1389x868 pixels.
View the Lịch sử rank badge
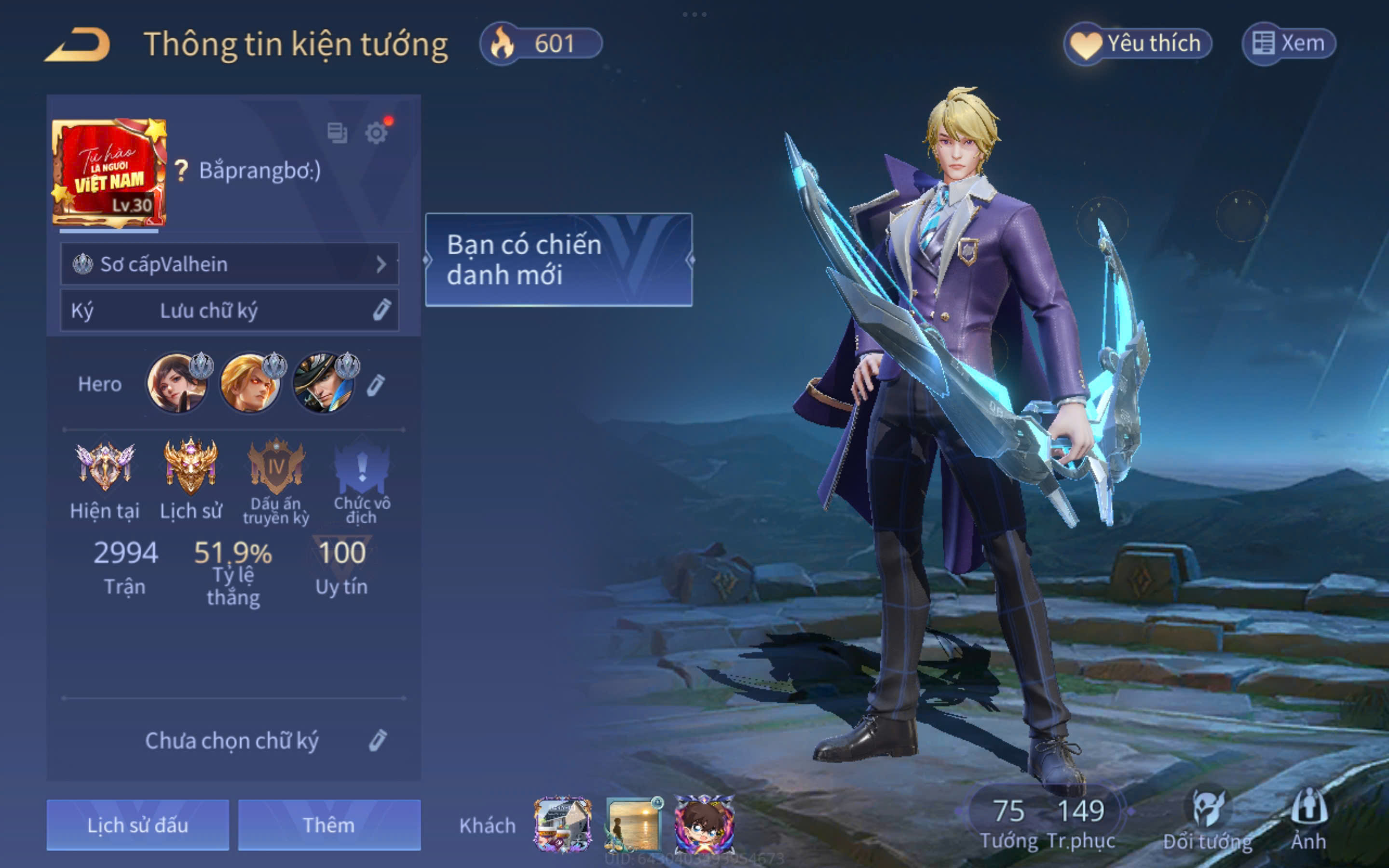191,467
